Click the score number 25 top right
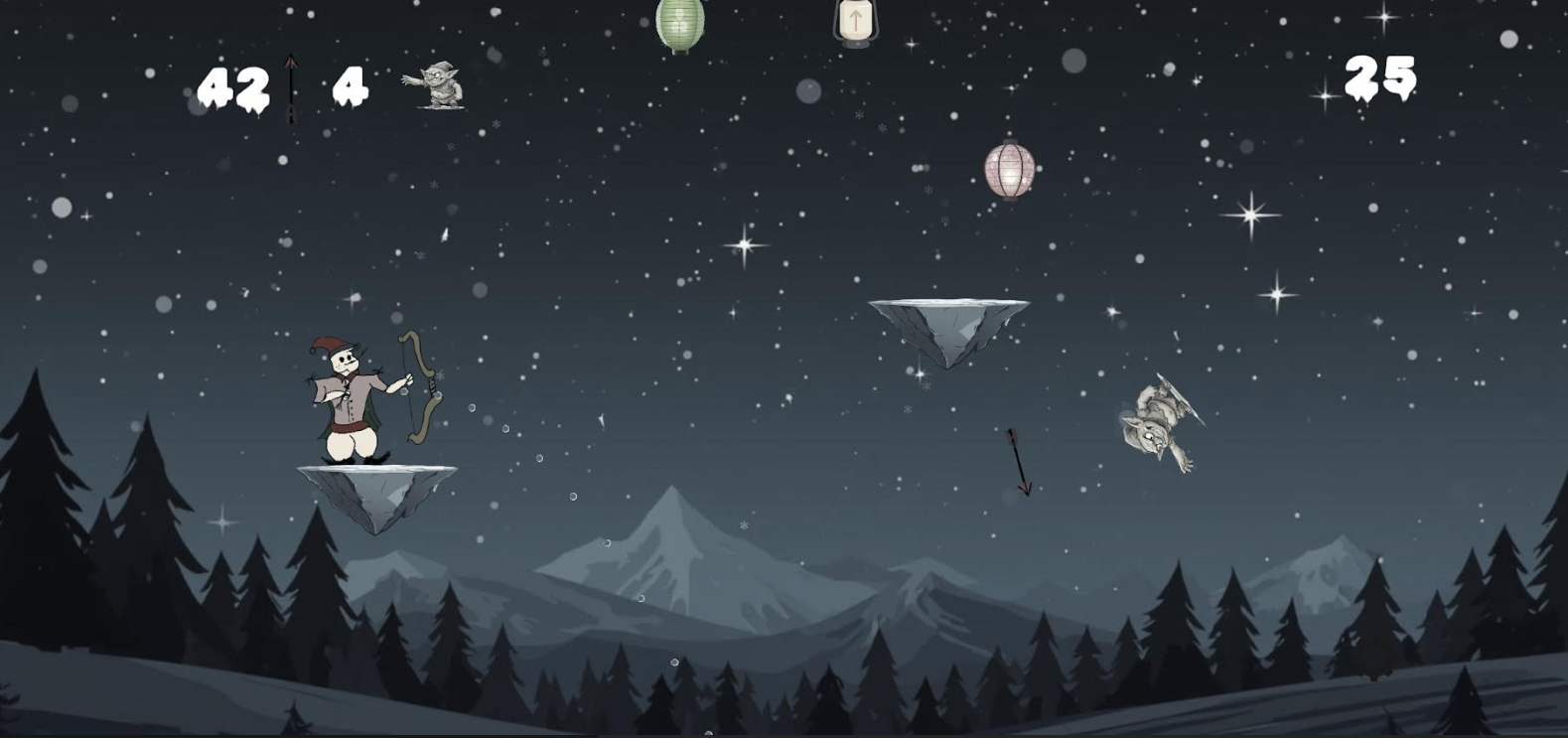 (1382, 74)
